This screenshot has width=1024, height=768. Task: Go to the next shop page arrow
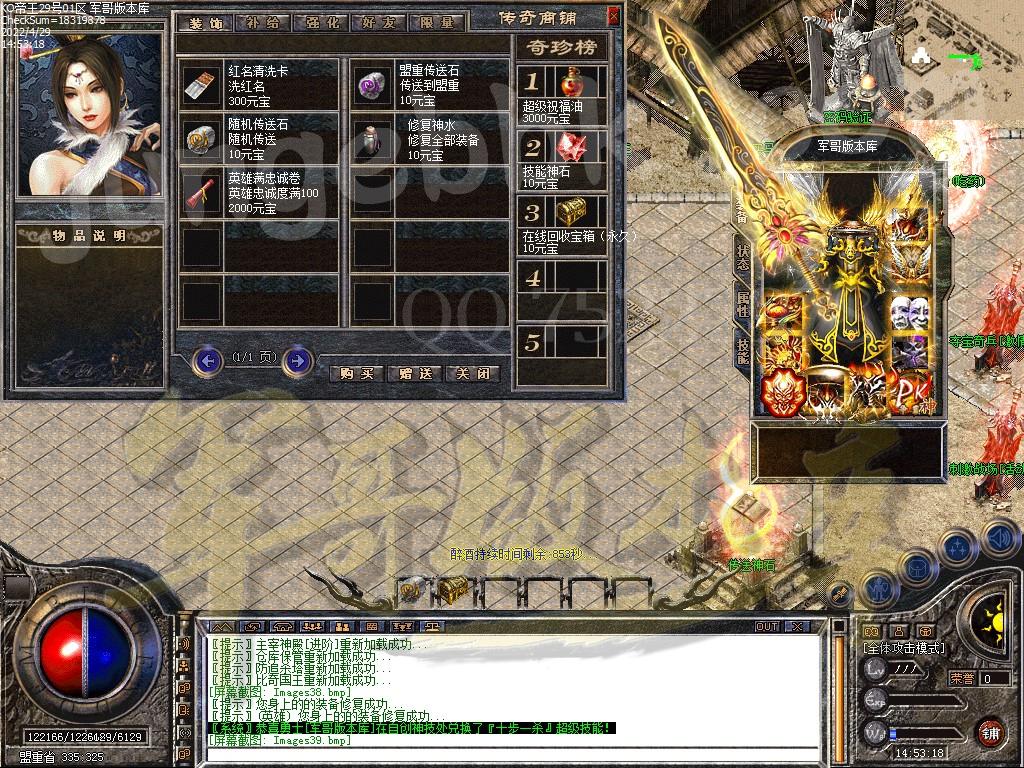click(x=297, y=360)
